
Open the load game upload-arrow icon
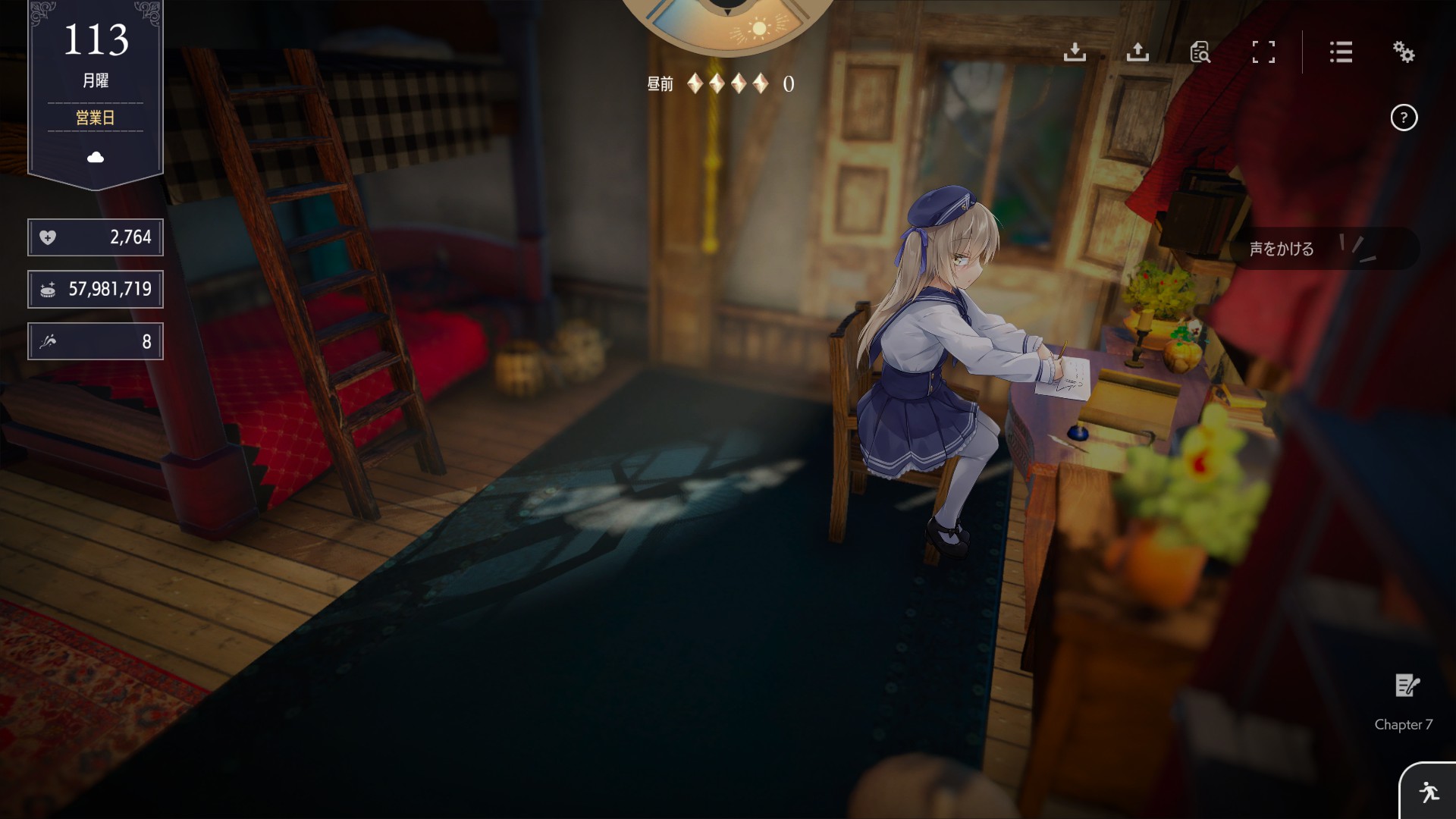(1137, 52)
